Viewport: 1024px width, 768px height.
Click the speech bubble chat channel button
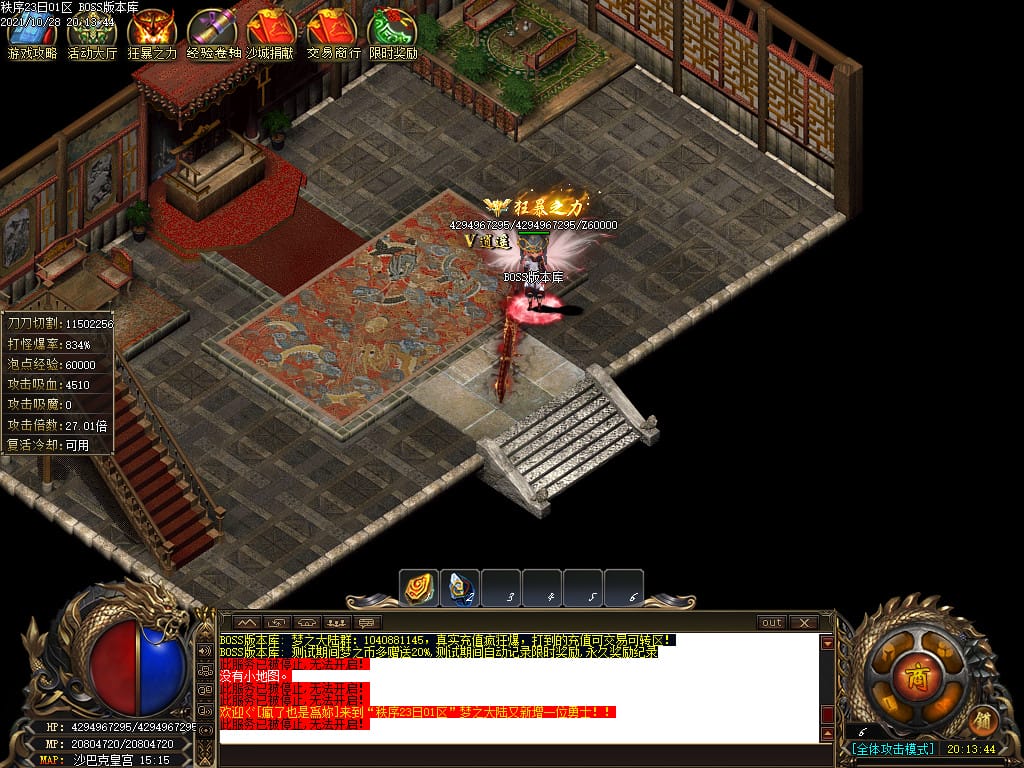coord(368,623)
